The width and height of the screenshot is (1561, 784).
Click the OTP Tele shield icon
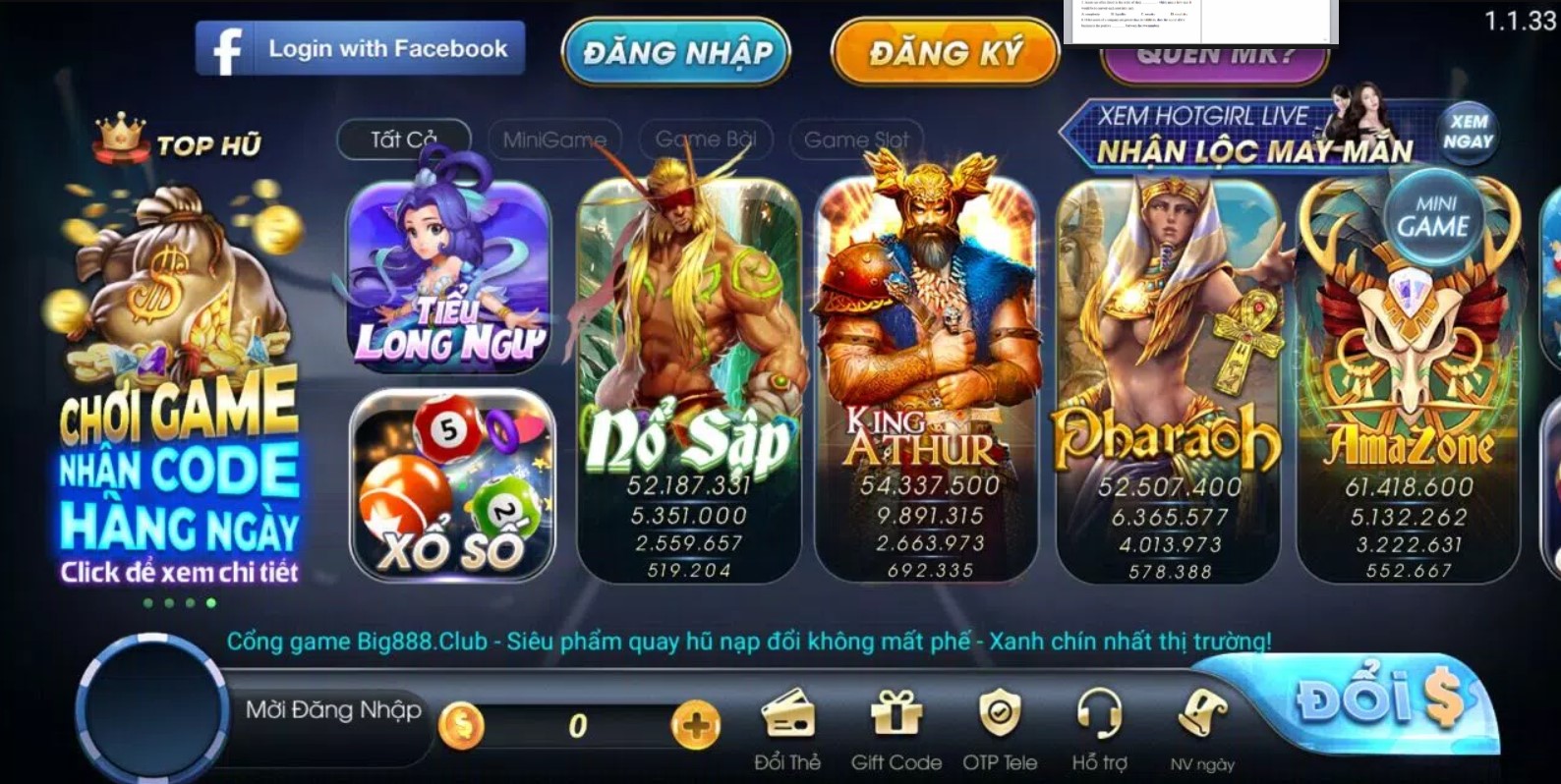point(1002,719)
